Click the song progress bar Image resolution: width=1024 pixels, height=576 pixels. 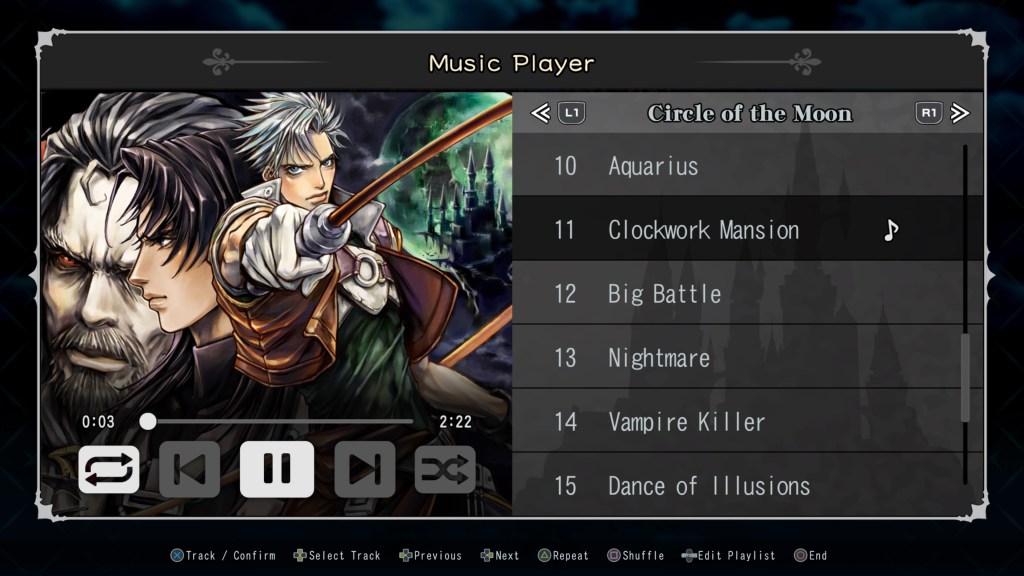click(x=280, y=422)
